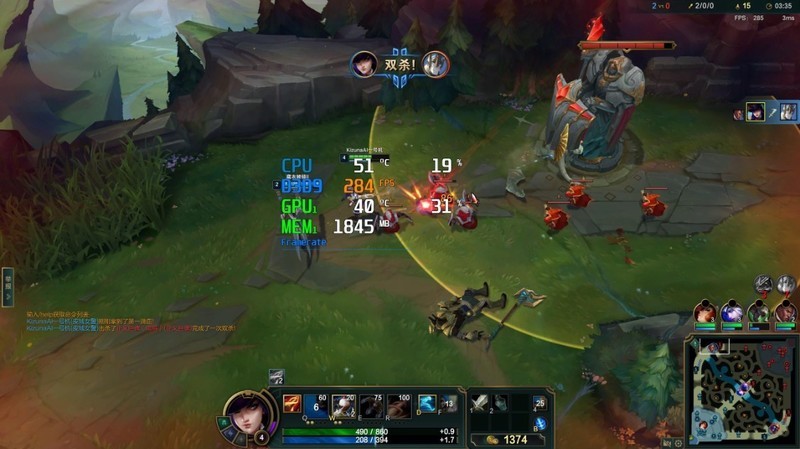Trigger the E ability costing 75 mana
Image resolution: width=800 pixels, height=449 pixels.
370,406
